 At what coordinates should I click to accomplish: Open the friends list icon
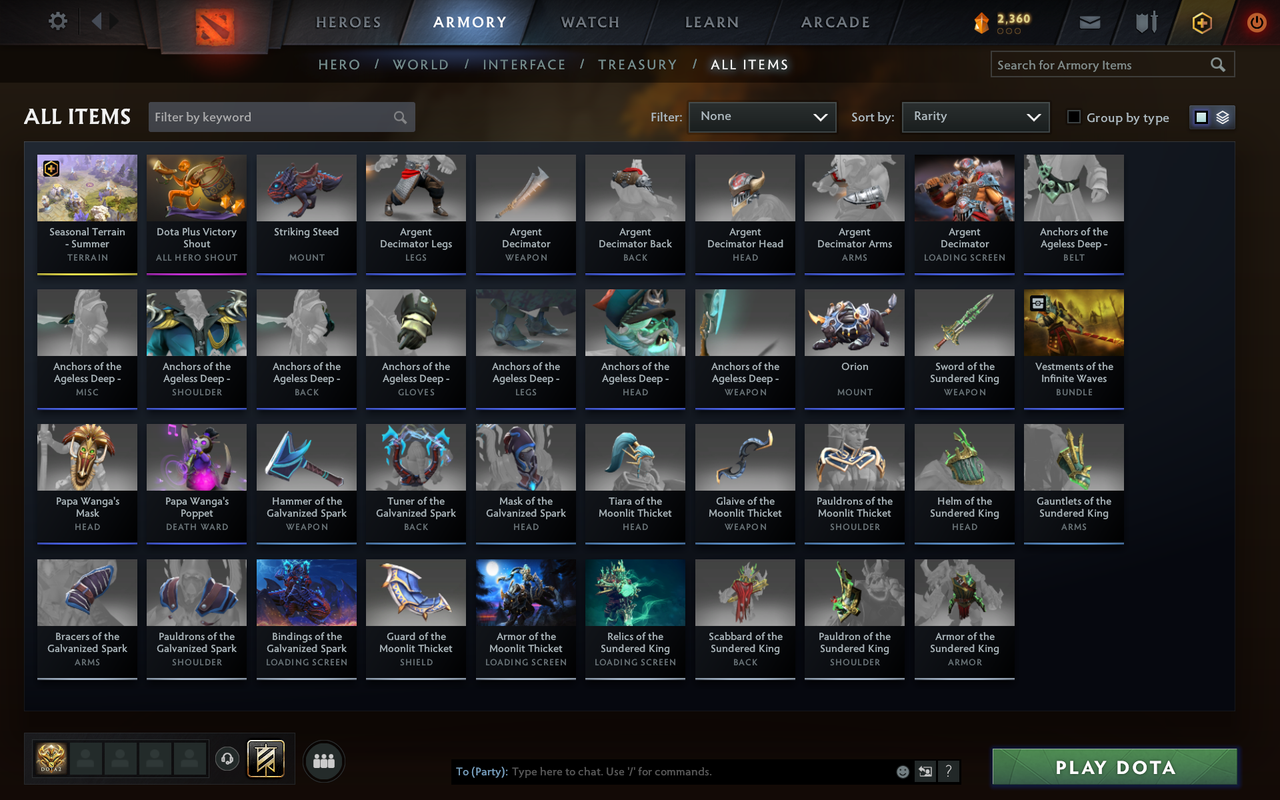point(323,760)
